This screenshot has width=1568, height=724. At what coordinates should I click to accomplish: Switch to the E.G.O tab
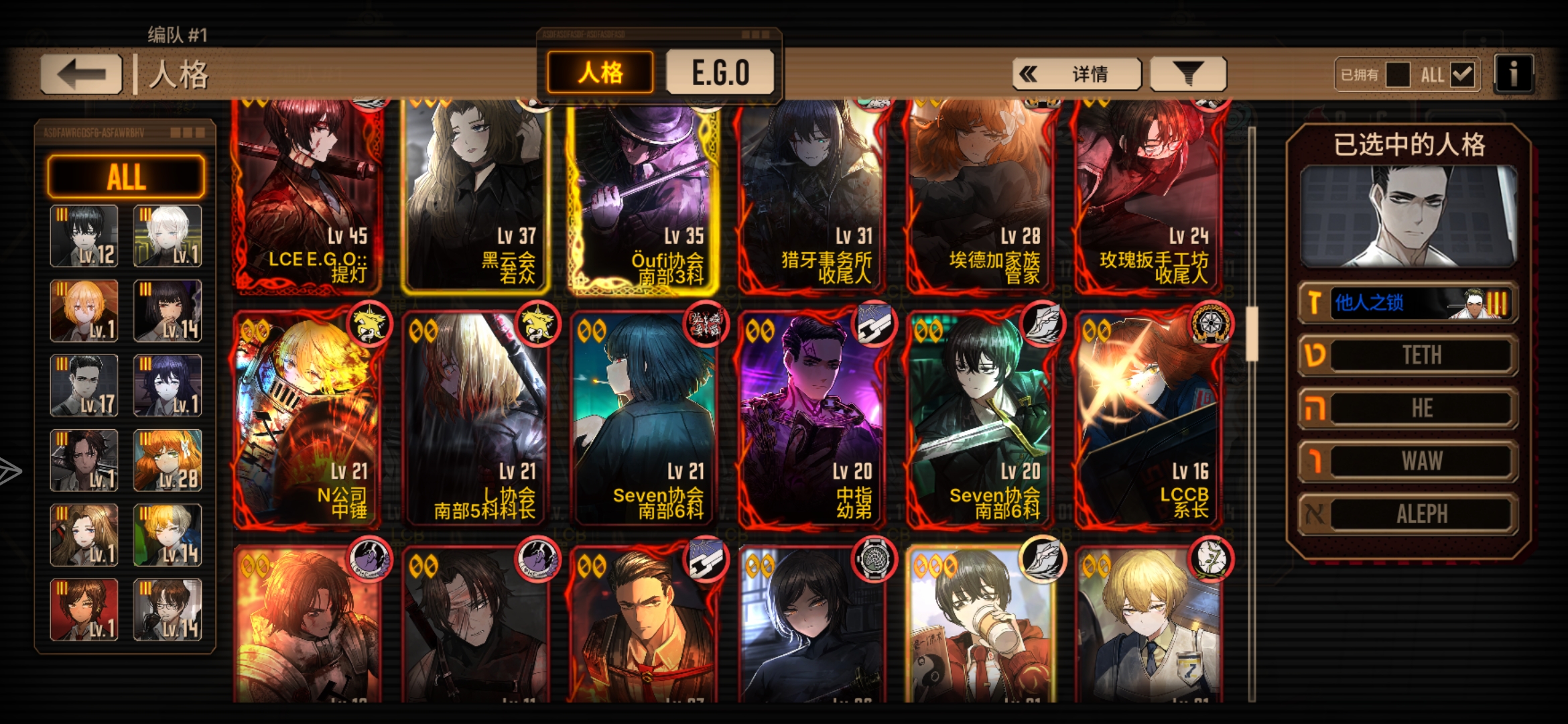pyautogui.click(x=719, y=72)
